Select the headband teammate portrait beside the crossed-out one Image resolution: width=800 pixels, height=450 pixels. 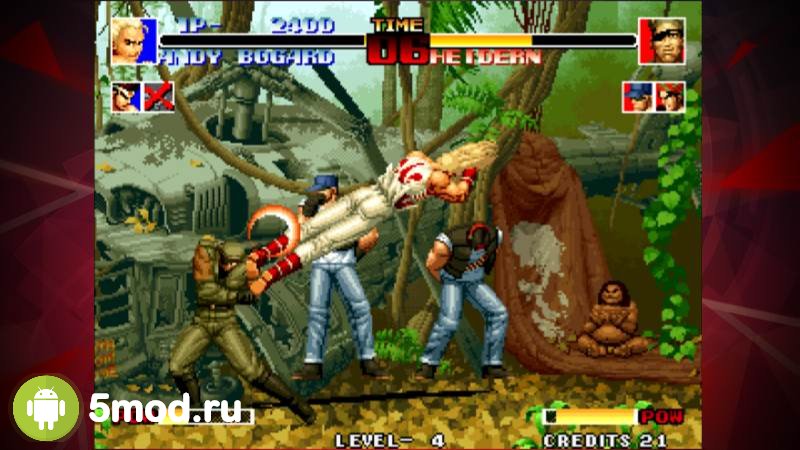click(127, 96)
